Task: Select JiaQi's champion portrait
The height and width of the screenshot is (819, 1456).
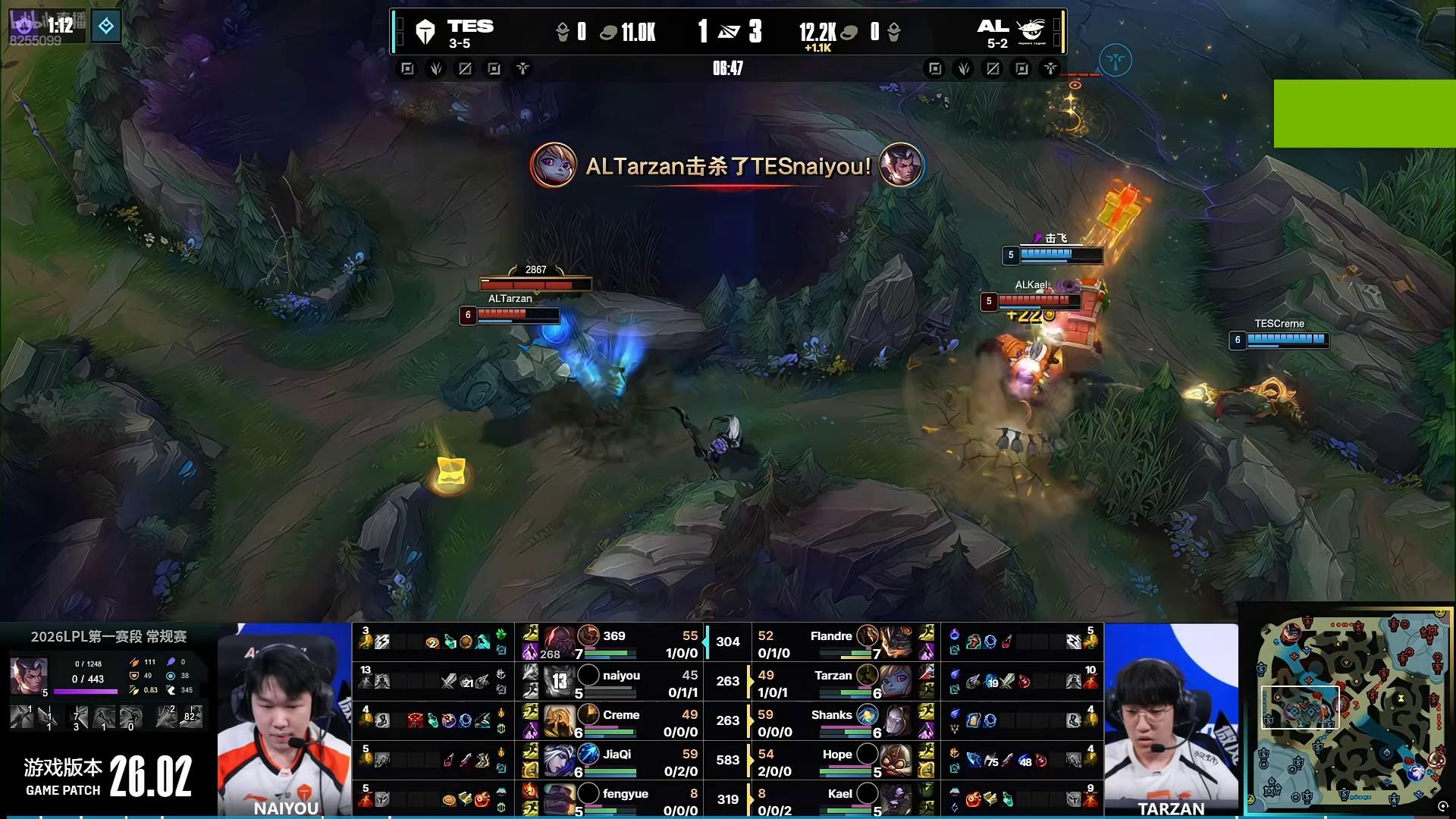Action: pyautogui.click(x=560, y=761)
